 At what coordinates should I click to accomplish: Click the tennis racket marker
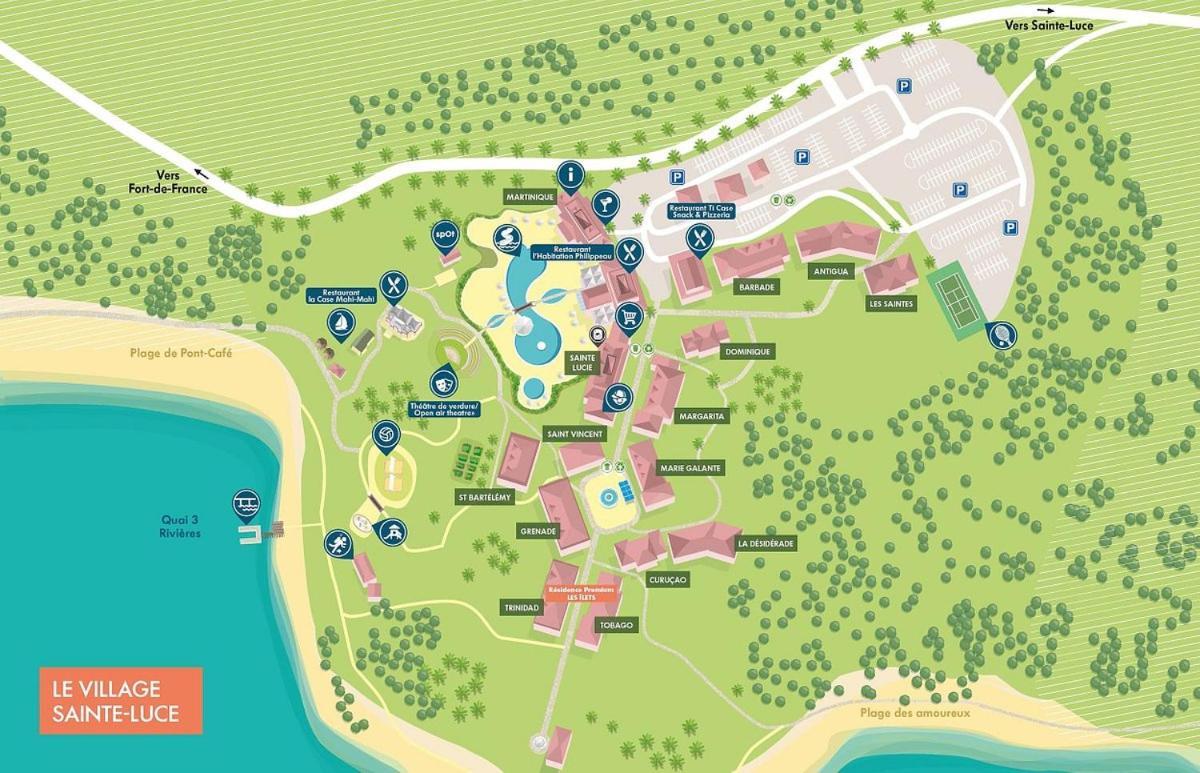(x=999, y=333)
